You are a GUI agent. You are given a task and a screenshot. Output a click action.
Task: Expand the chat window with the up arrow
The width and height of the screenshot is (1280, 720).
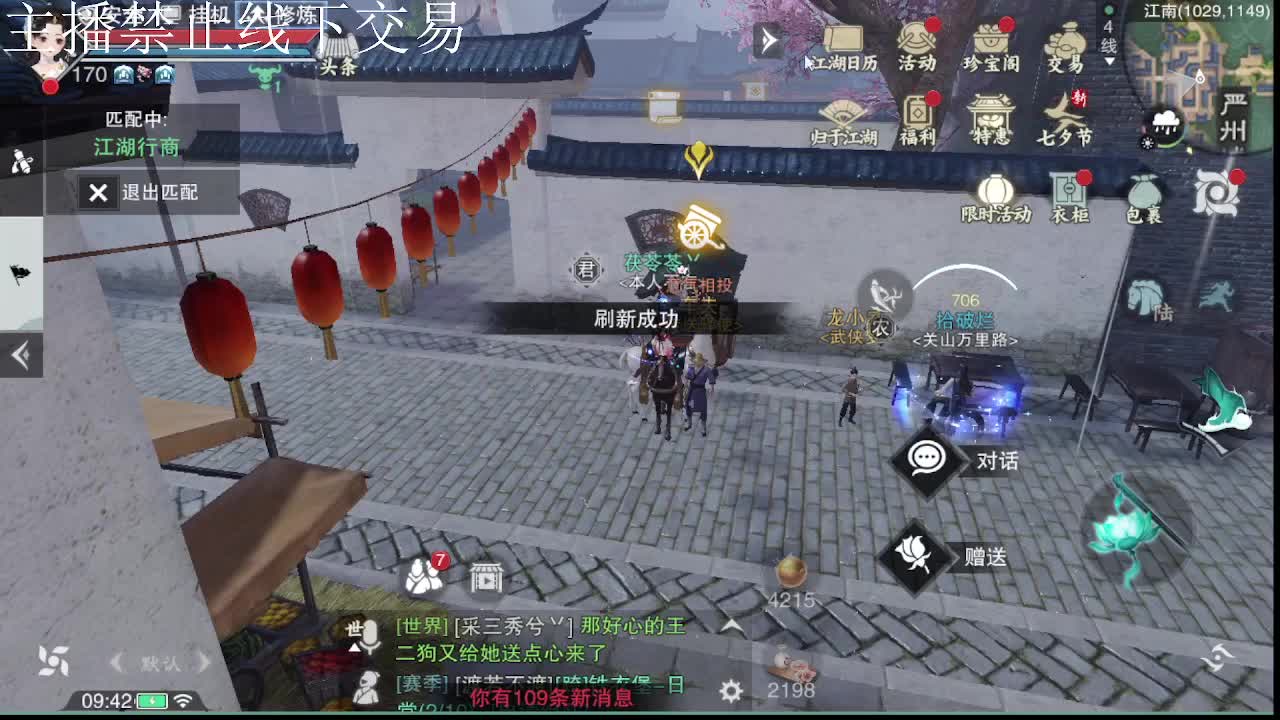coord(730,622)
